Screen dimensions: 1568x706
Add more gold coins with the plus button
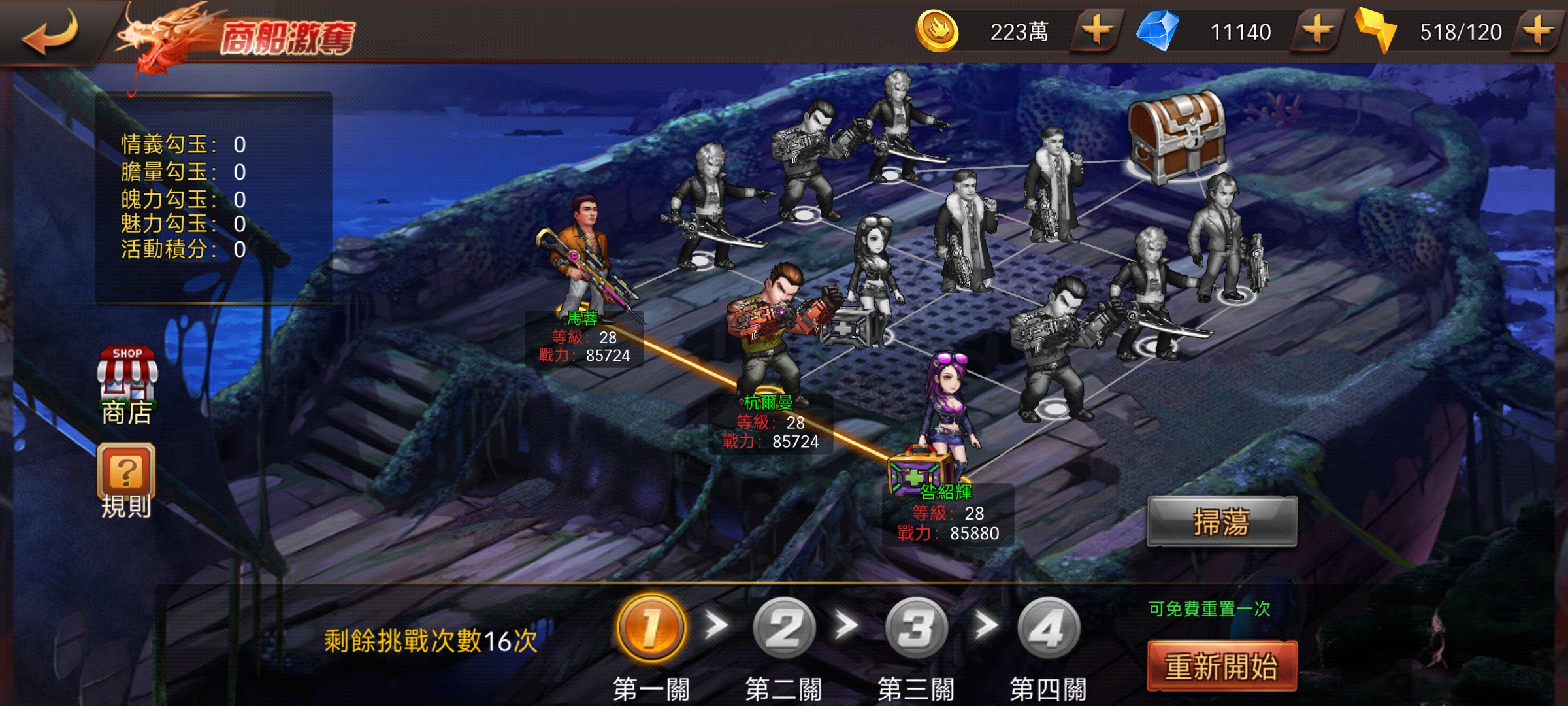tap(1096, 31)
